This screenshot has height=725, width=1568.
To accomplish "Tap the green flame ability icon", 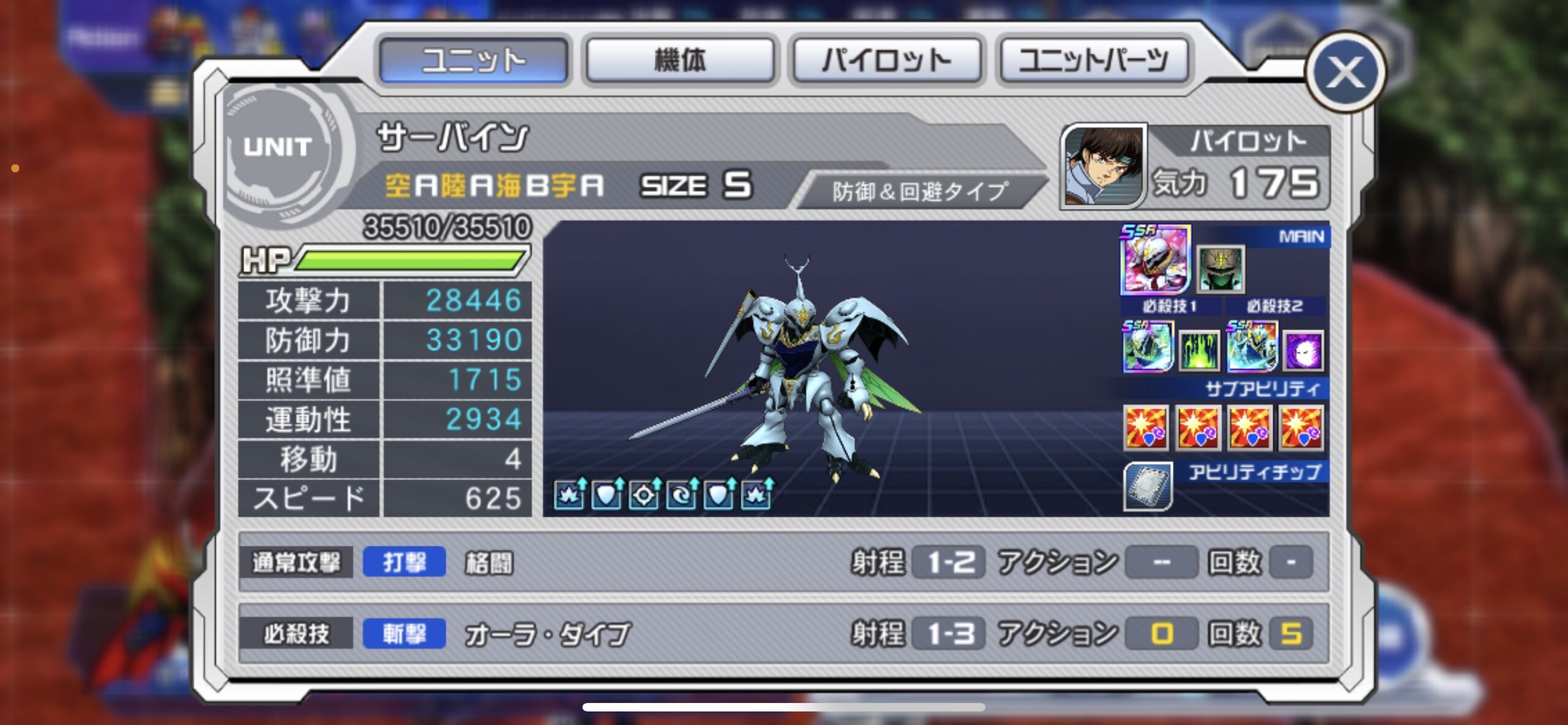I will (1199, 351).
